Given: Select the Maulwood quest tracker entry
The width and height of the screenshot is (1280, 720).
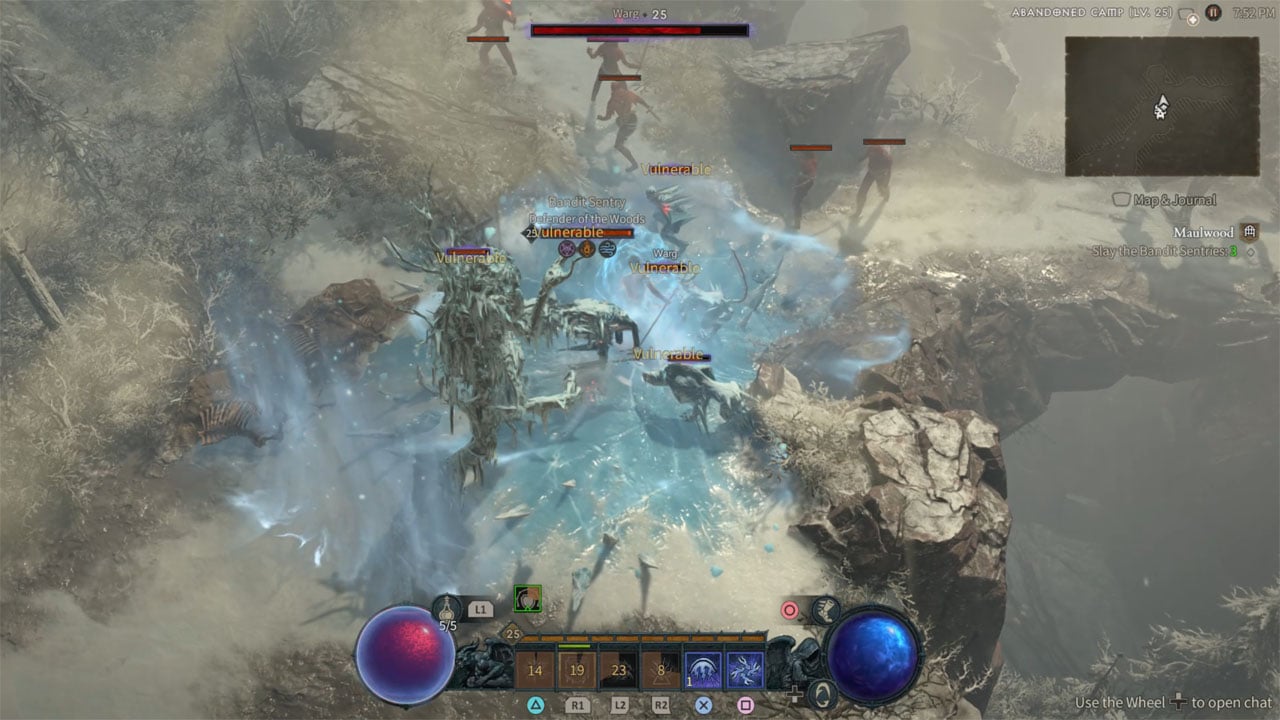Looking at the screenshot, I should coord(1203,232).
